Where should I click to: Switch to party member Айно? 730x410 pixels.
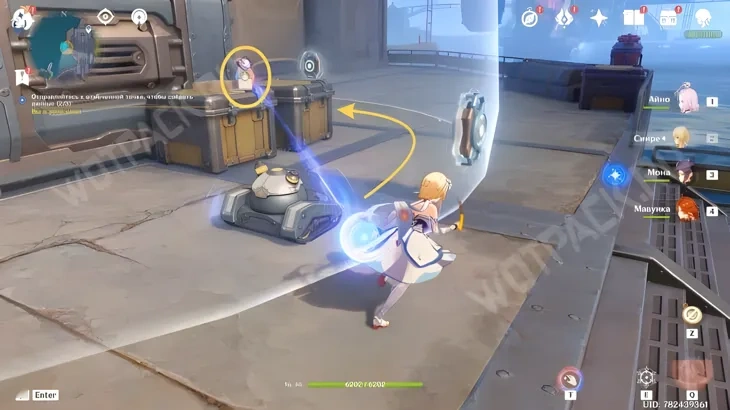click(x=688, y=101)
